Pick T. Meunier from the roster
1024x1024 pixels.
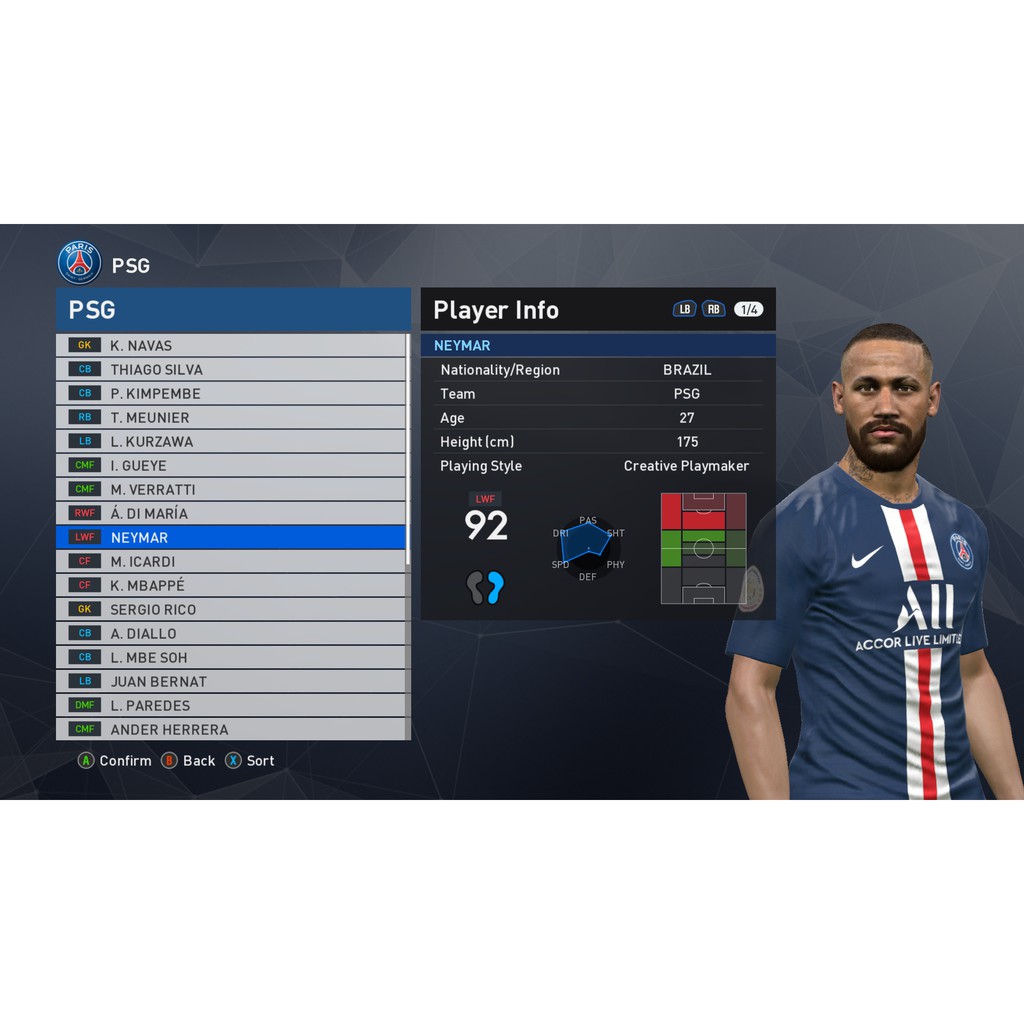(231, 417)
